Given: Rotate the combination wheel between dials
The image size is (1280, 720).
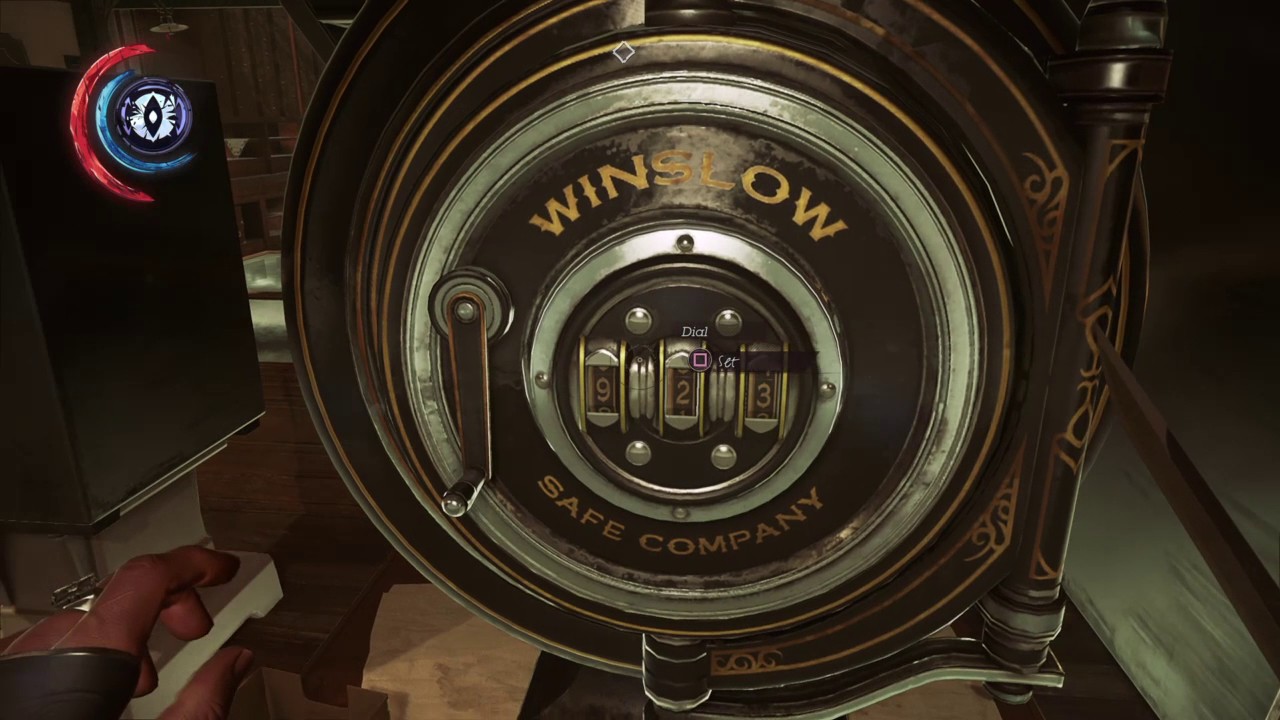Looking at the screenshot, I should (640, 395).
